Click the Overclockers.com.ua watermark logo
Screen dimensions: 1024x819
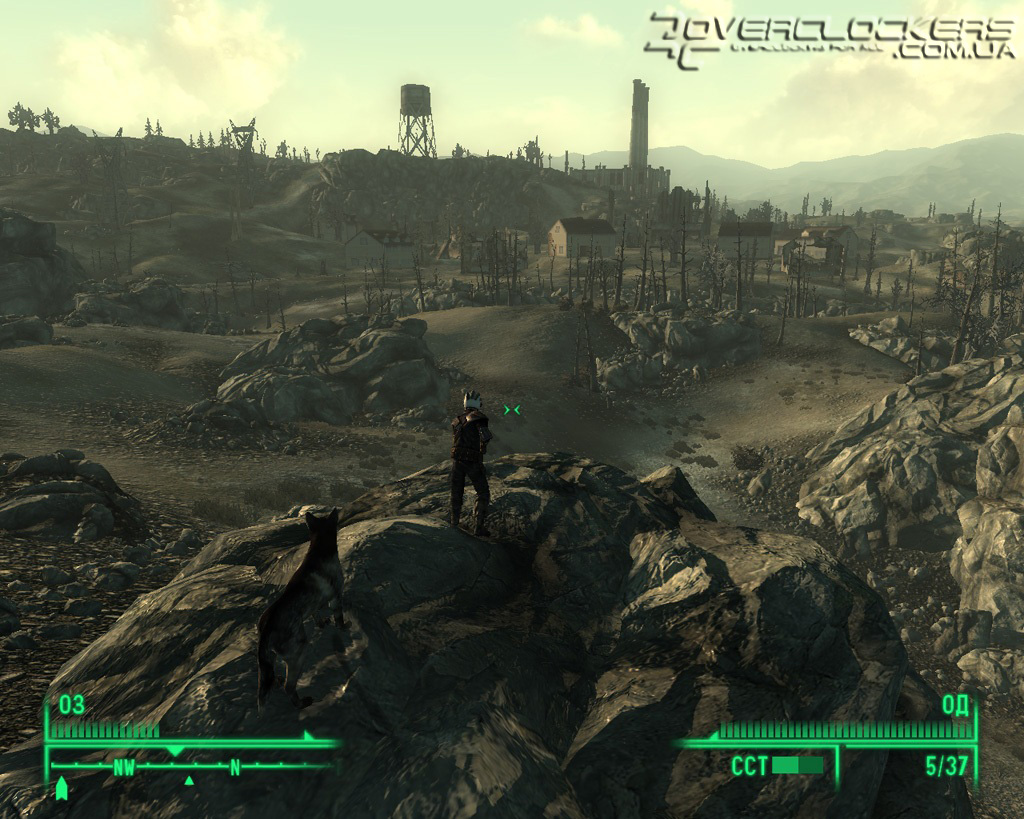[x=829, y=38]
